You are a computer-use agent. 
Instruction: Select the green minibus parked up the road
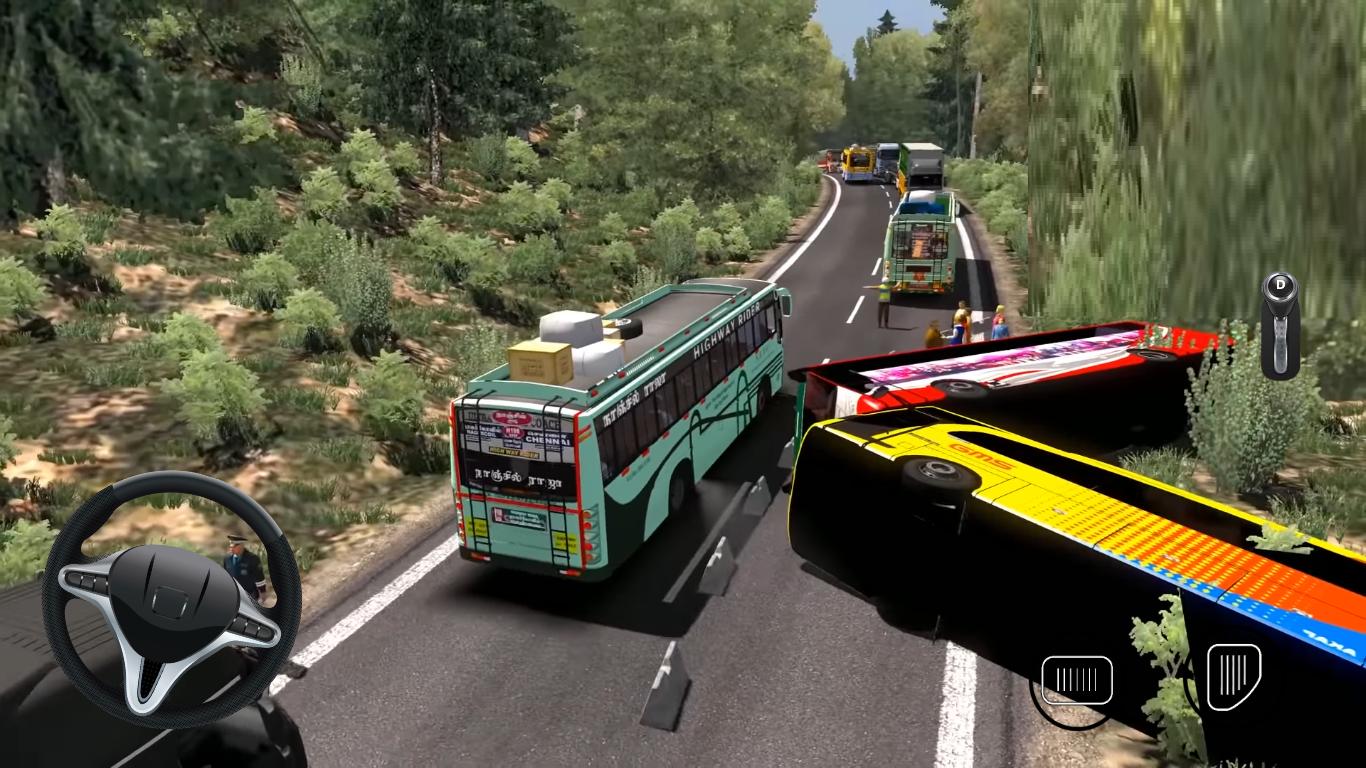pyautogui.click(x=921, y=245)
